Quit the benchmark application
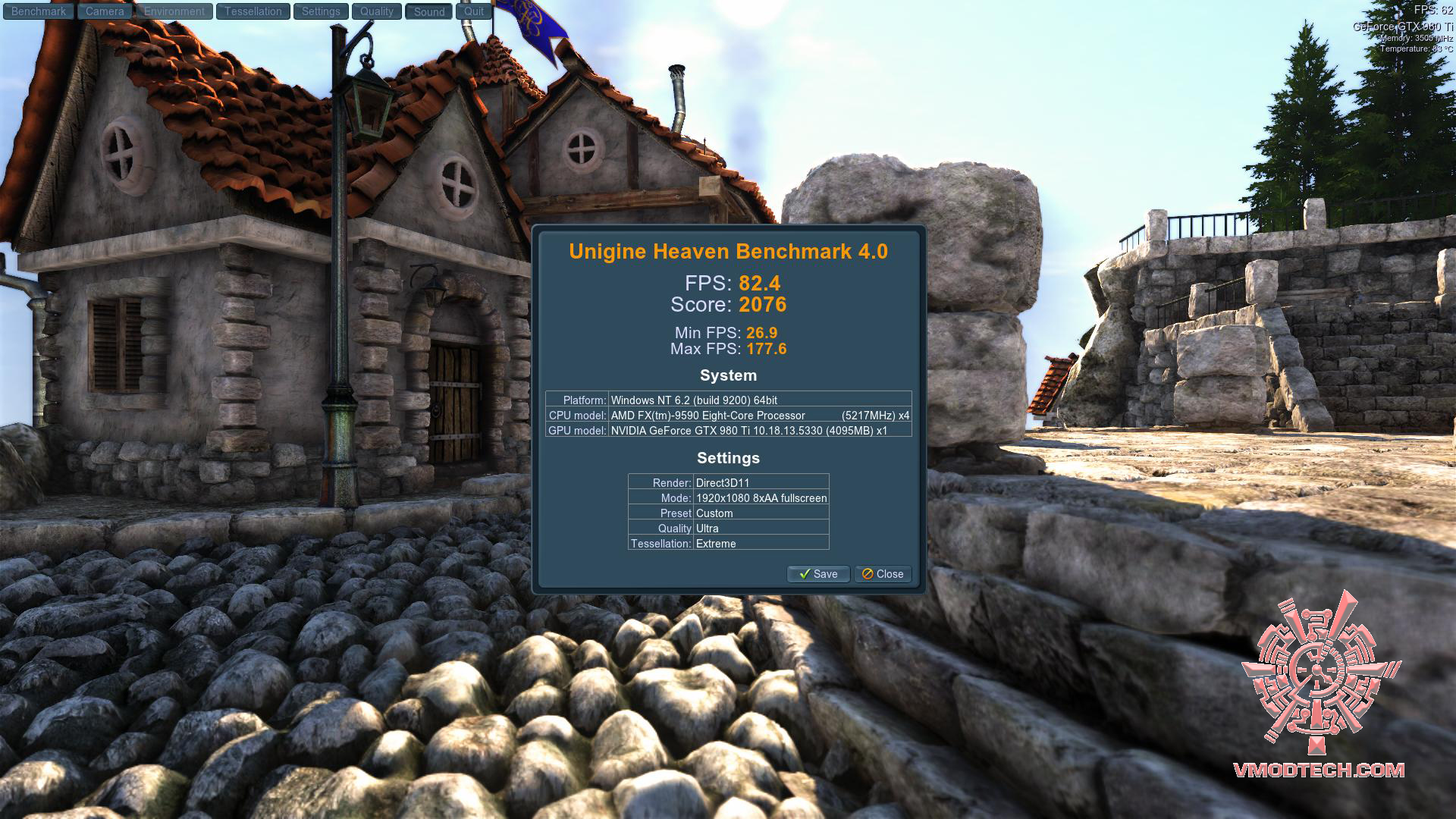 (474, 11)
